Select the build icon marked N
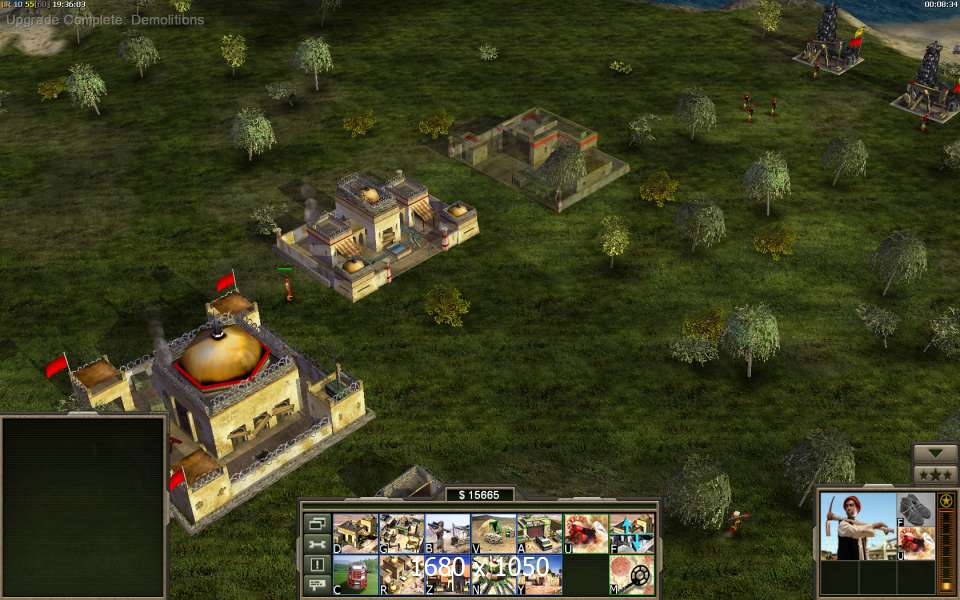This screenshot has height=600, width=960. 493,575
